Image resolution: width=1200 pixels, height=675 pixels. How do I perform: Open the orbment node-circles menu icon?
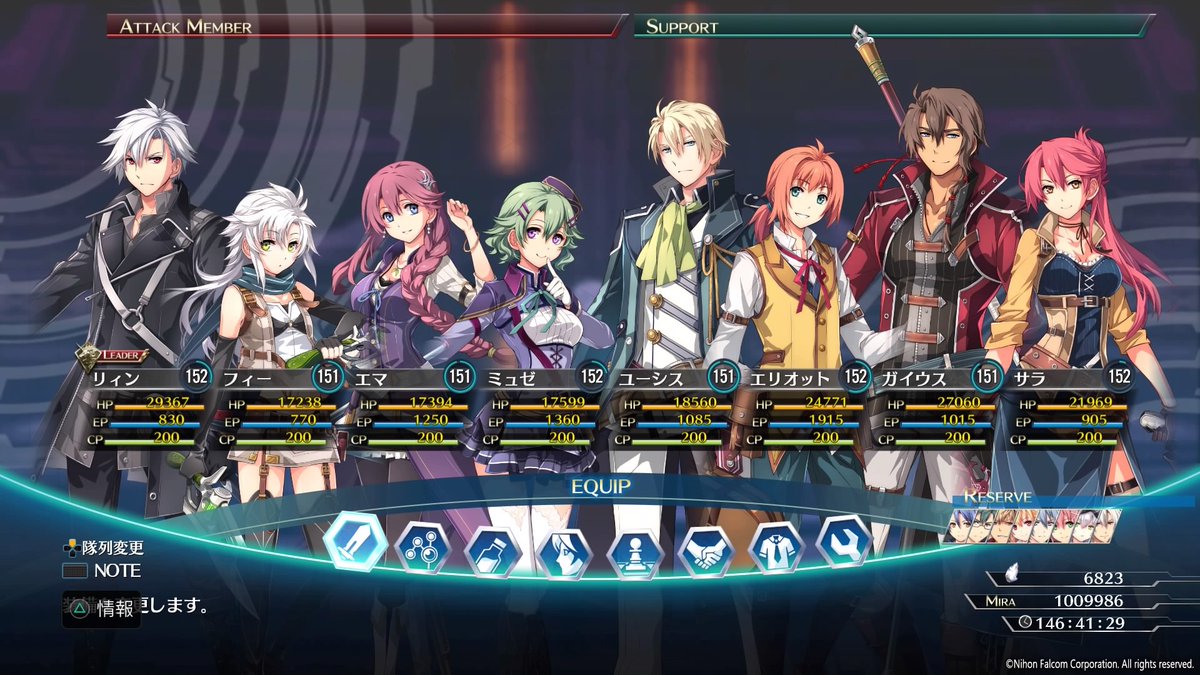(x=424, y=548)
